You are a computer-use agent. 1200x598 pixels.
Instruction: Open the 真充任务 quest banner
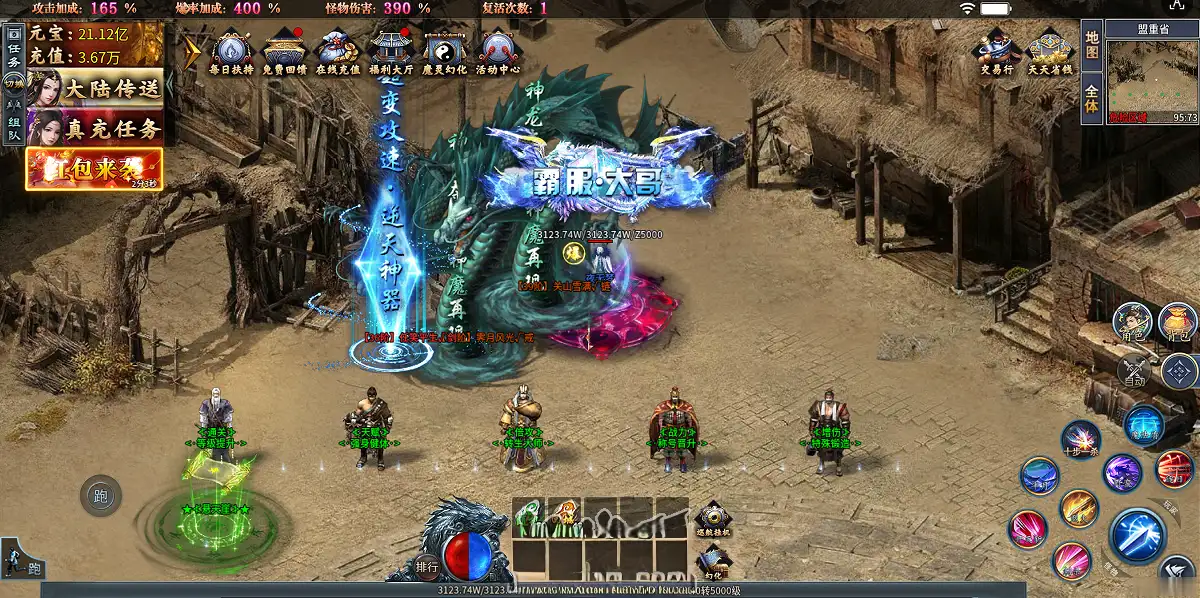pyautogui.click(x=95, y=128)
